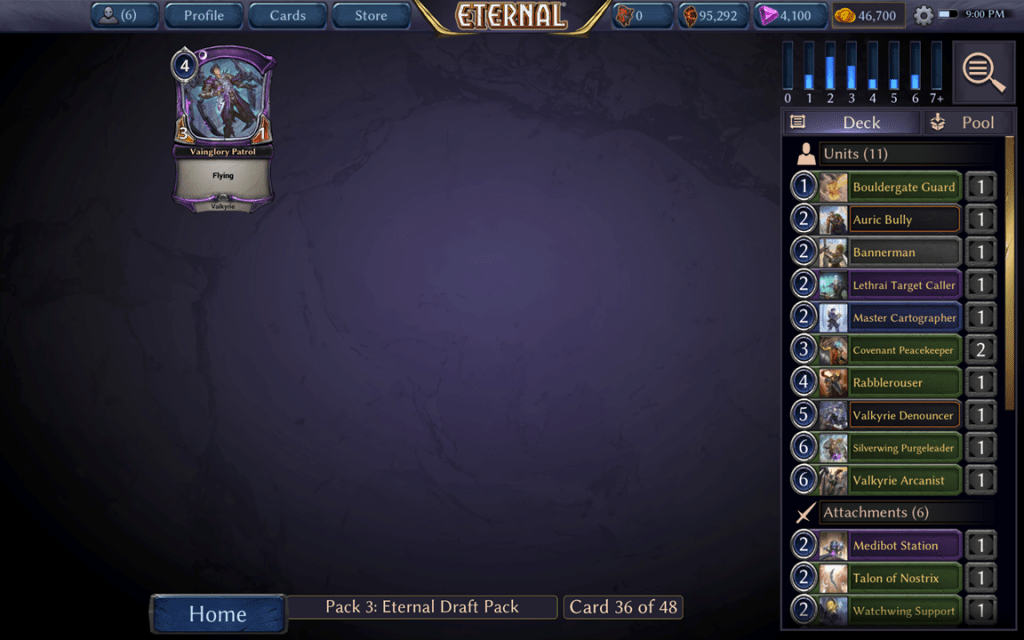
Task: Go to the Store
Action: click(370, 16)
